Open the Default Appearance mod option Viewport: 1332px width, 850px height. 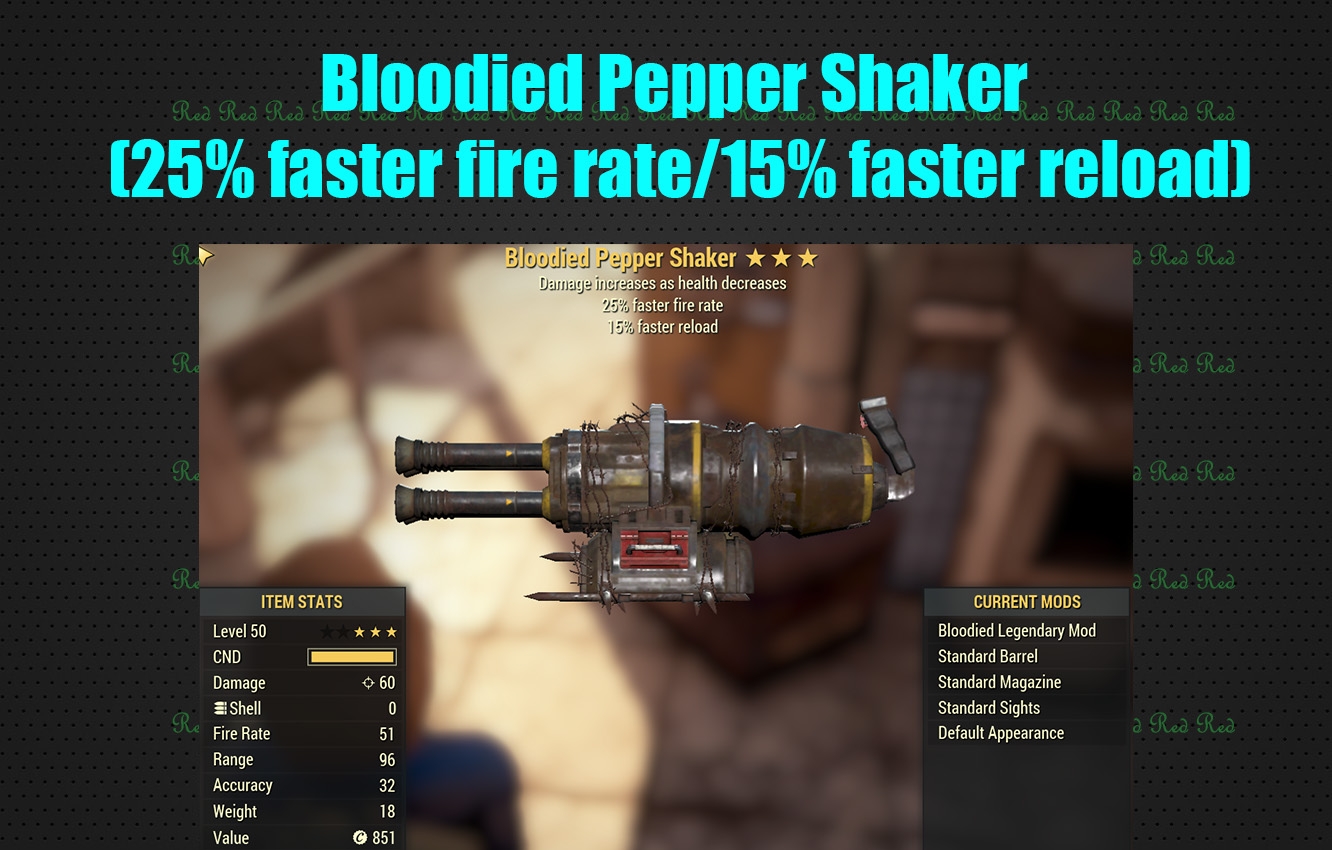1001,733
